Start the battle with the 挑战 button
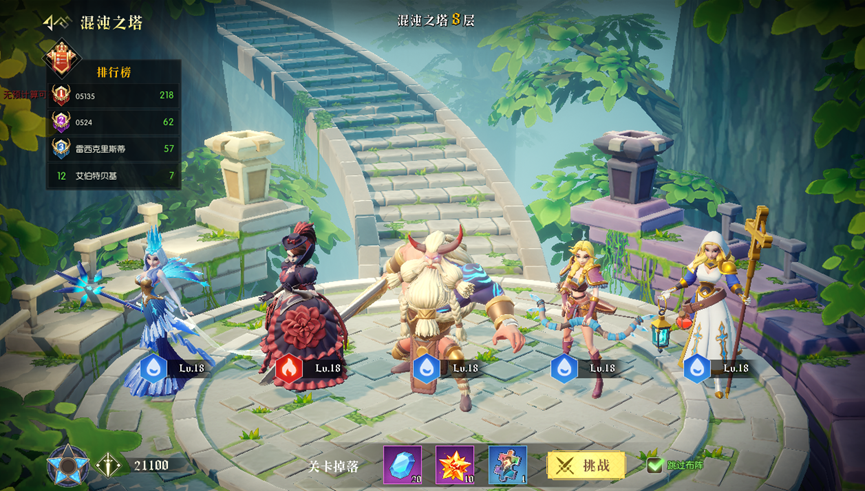The width and height of the screenshot is (865, 491). pyautogui.click(x=586, y=465)
